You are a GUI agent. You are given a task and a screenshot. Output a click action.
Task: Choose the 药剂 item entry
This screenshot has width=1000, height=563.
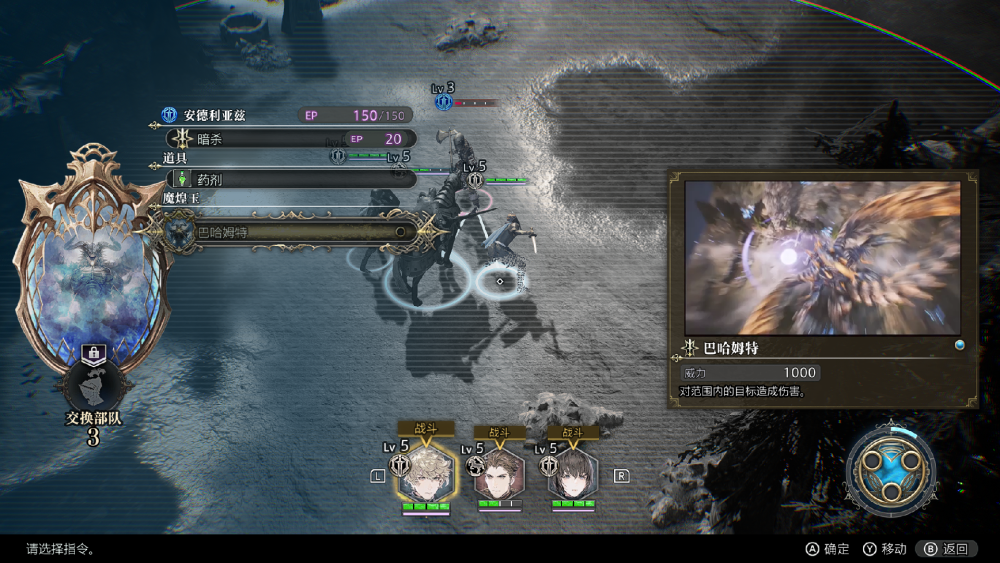290,179
